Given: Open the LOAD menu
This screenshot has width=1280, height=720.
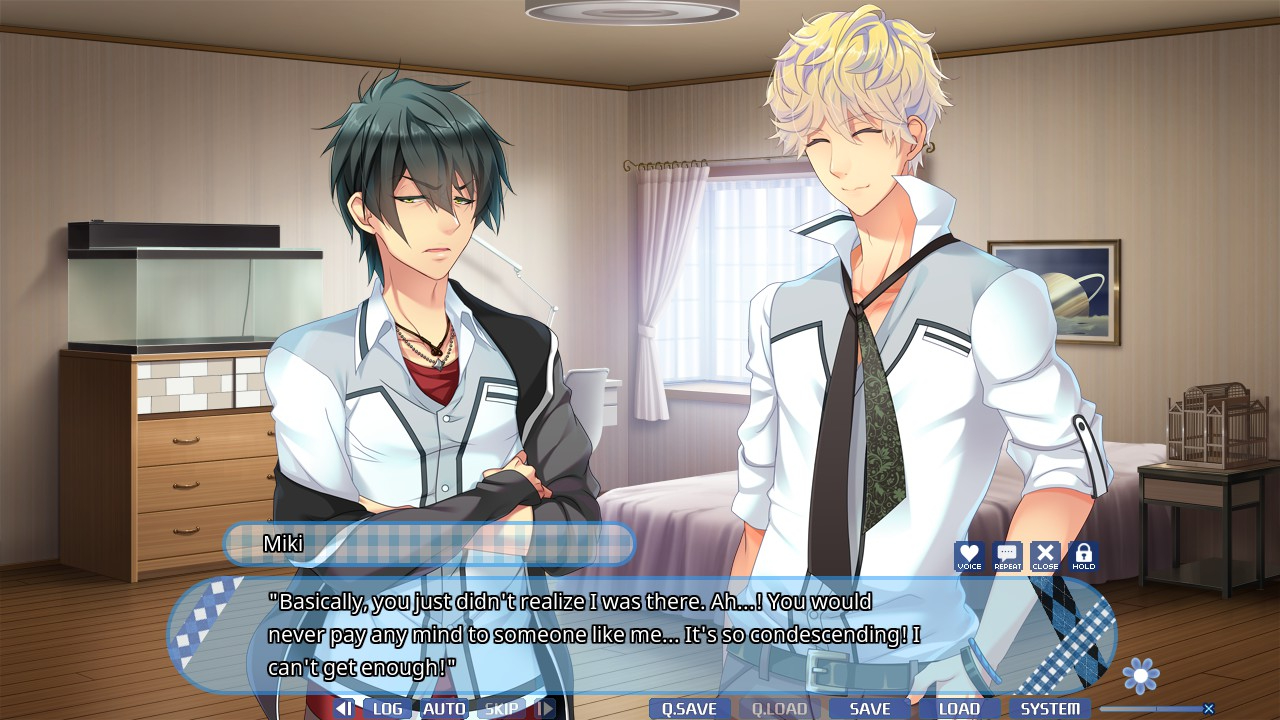Looking at the screenshot, I should pos(959,709).
